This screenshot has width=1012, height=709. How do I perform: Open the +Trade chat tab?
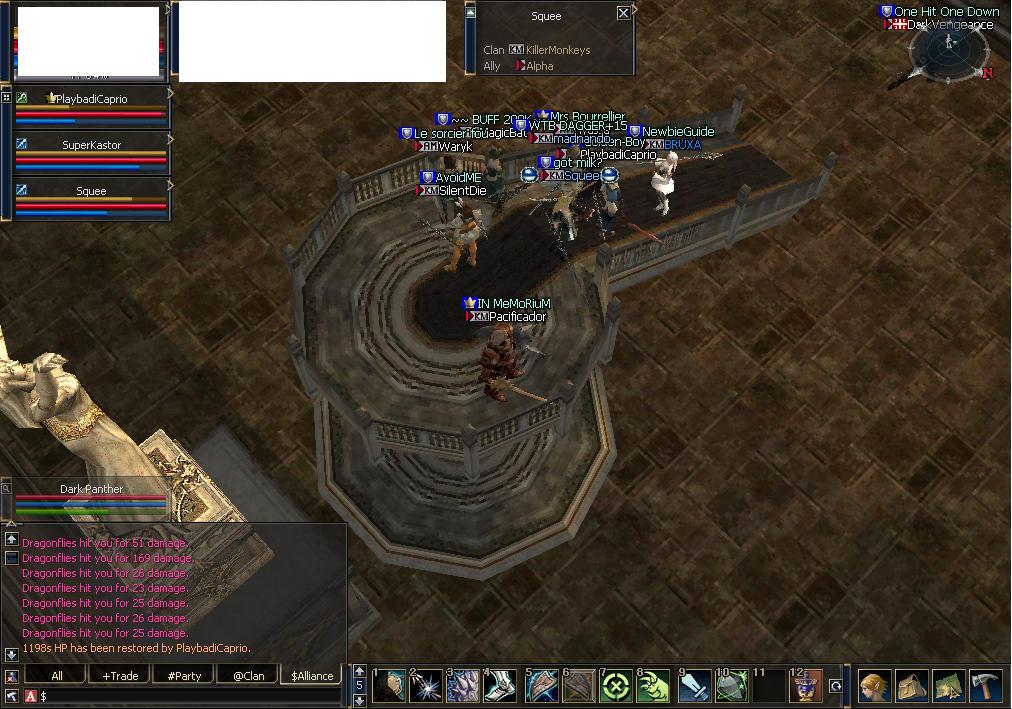pyautogui.click(x=120, y=676)
